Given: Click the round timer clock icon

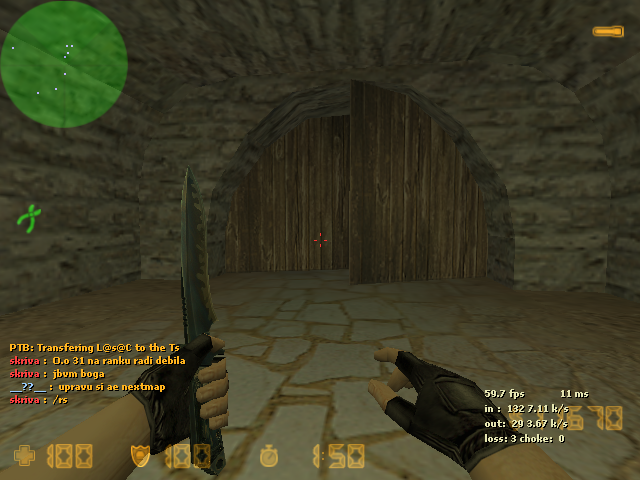Looking at the screenshot, I should pyautogui.click(x=268, y=456).
